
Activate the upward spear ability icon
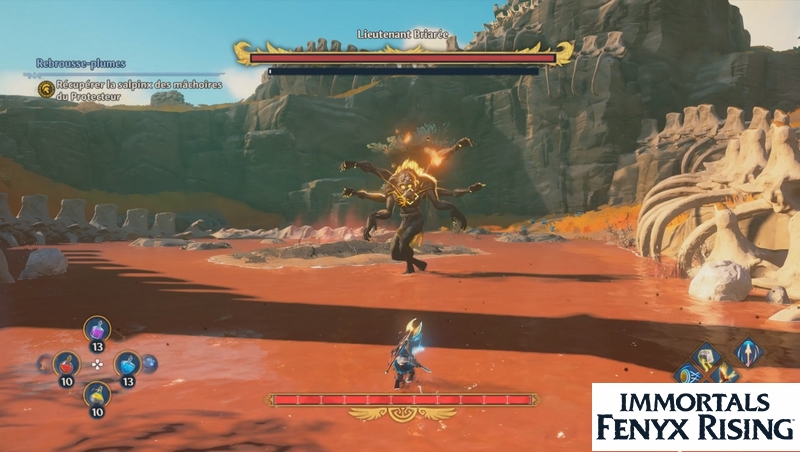click(747, 352)
